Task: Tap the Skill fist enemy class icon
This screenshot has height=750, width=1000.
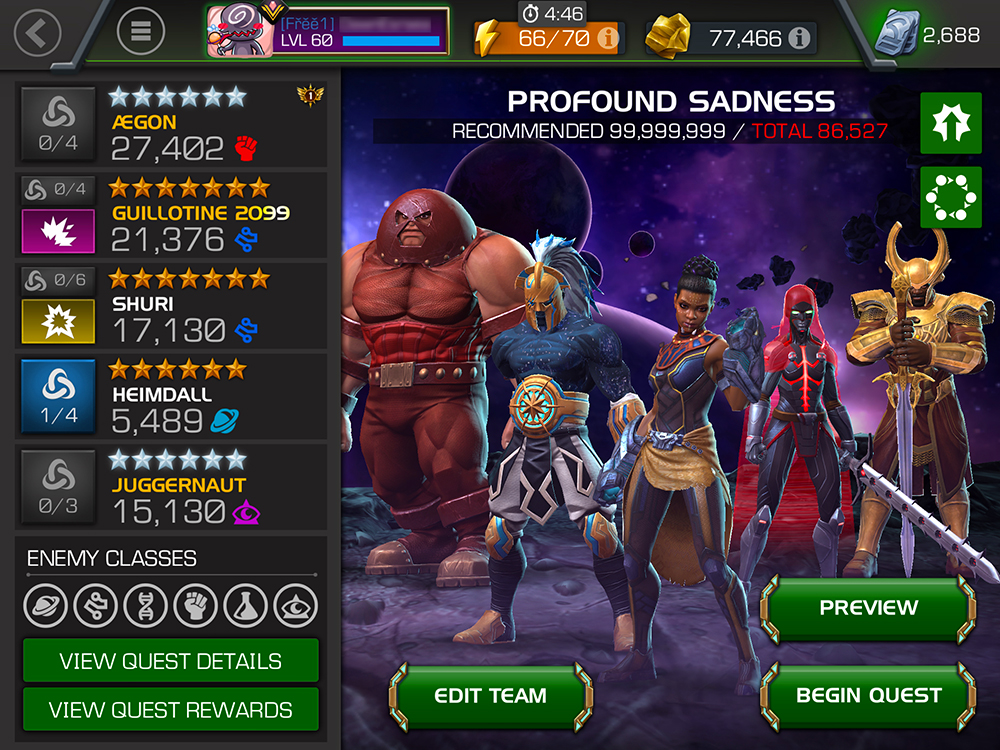Action: [x=196, y=605]
